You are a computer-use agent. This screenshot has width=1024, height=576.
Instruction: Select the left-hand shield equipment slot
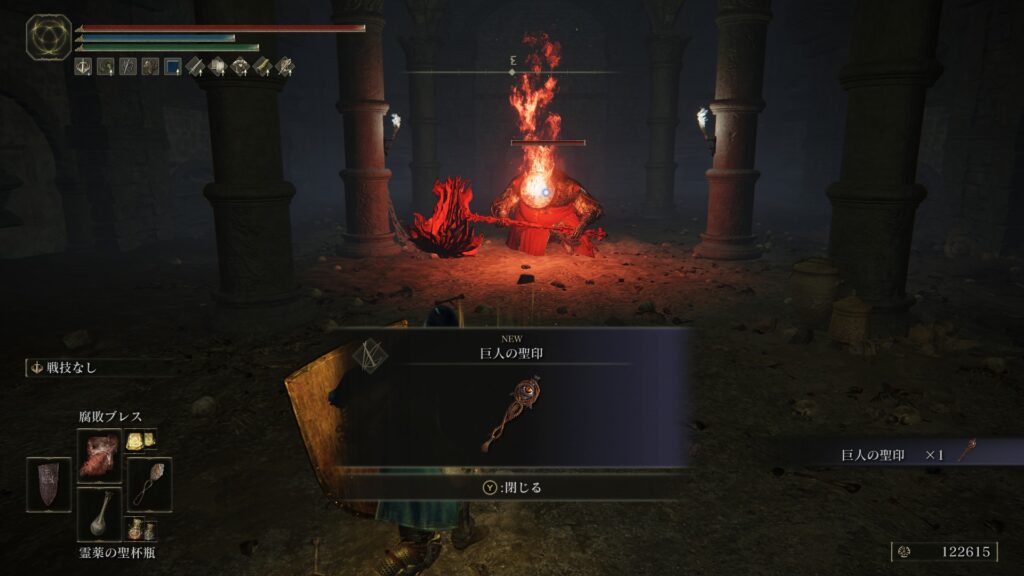point(48,484)
